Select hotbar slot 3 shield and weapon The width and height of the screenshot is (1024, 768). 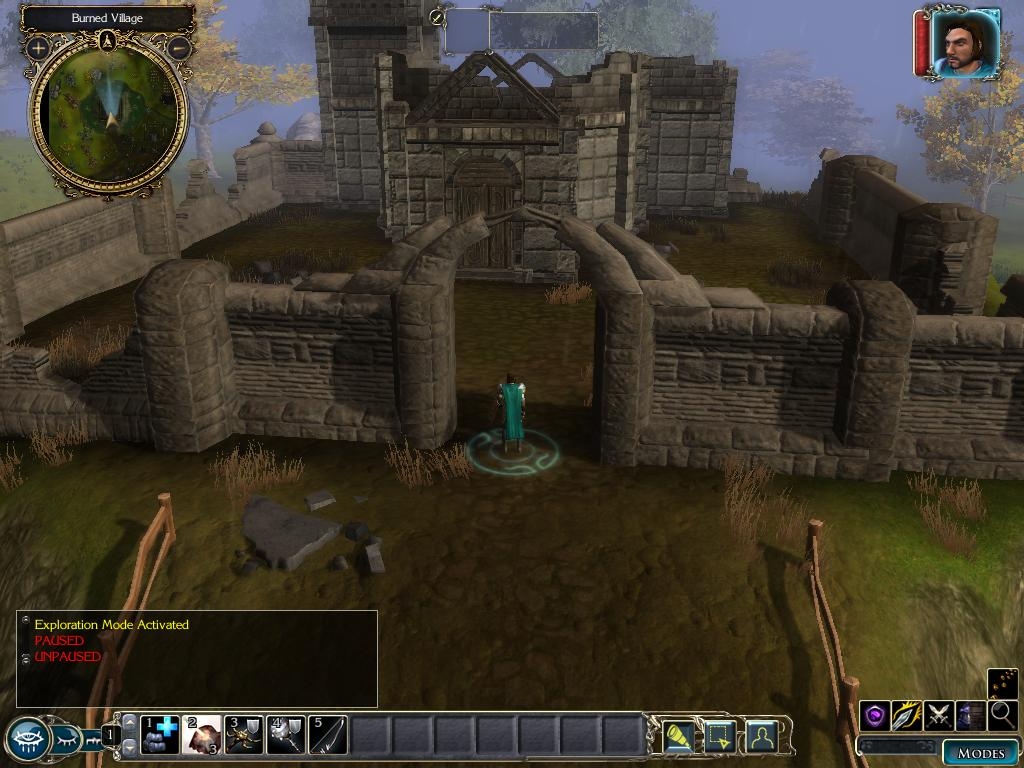coord(244,735)
